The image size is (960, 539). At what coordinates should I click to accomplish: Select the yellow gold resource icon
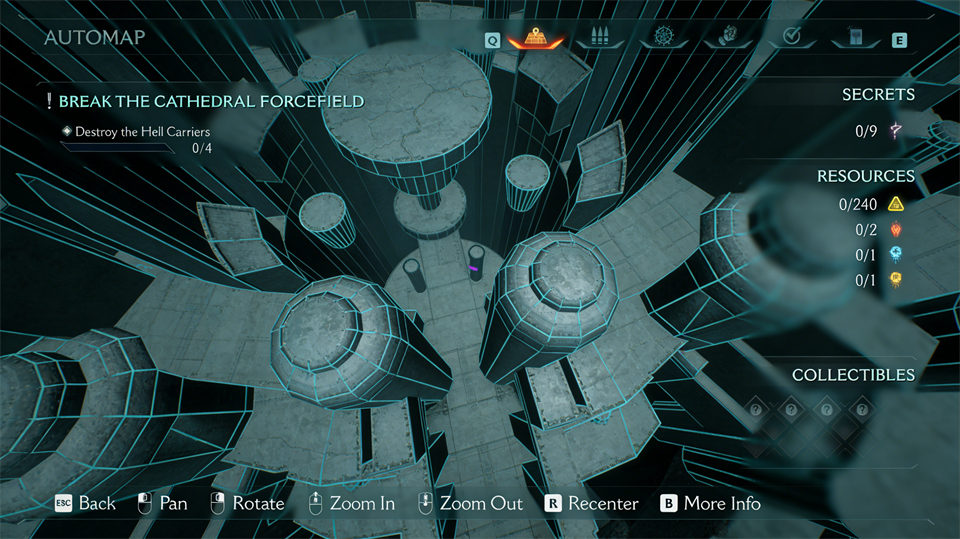pos(896,205)
